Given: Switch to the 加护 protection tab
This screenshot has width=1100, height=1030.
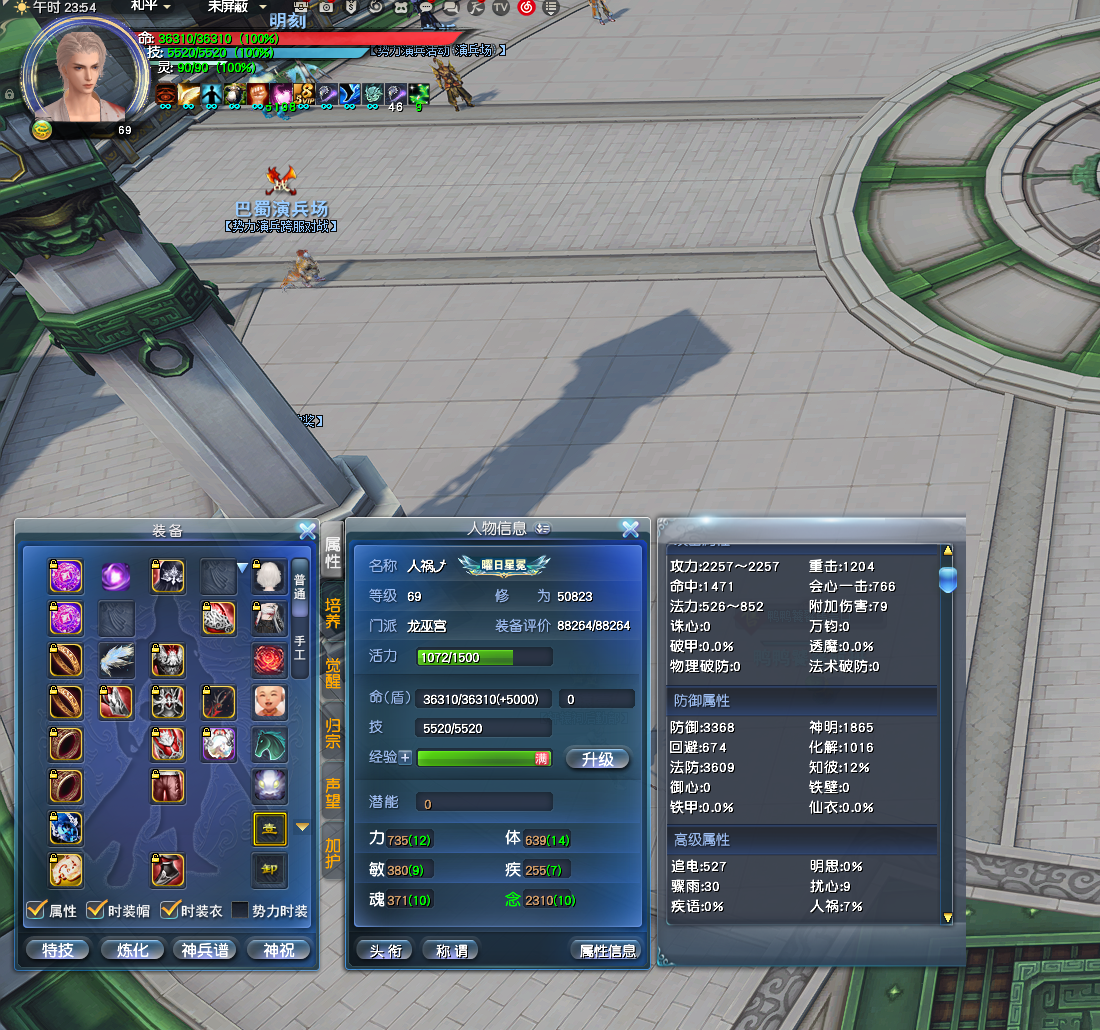Looking at the screenshot, I should coord(333,852).
